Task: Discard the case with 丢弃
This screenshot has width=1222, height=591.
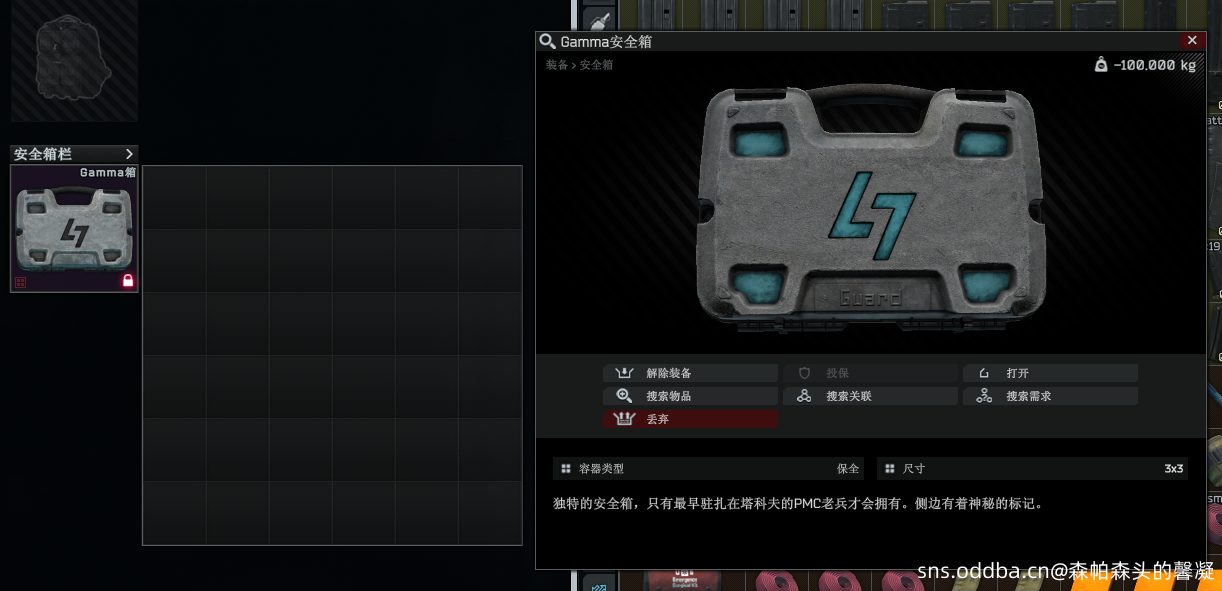Action: tap(690, 419)
